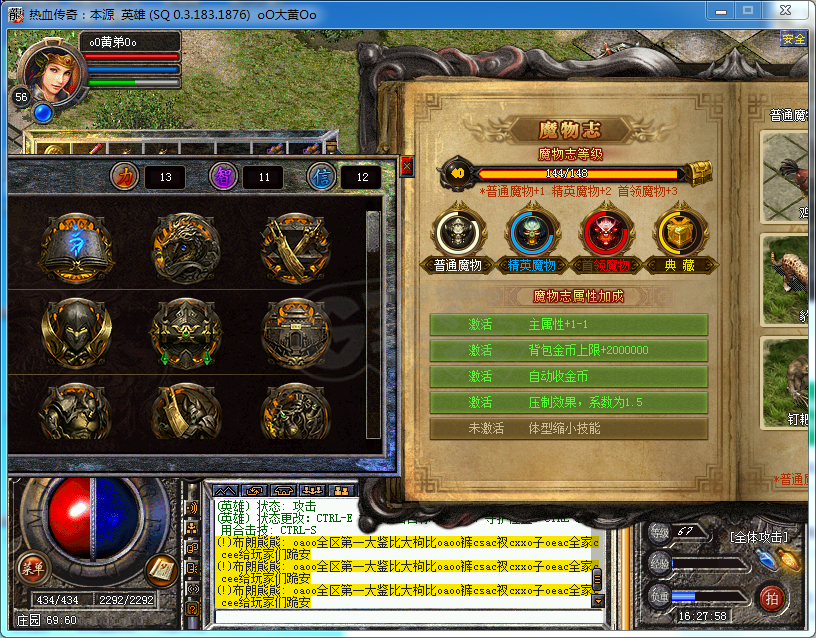Minimize the game window
The width and height of the screenshot is (816, 638).
(x=724, y=13)
